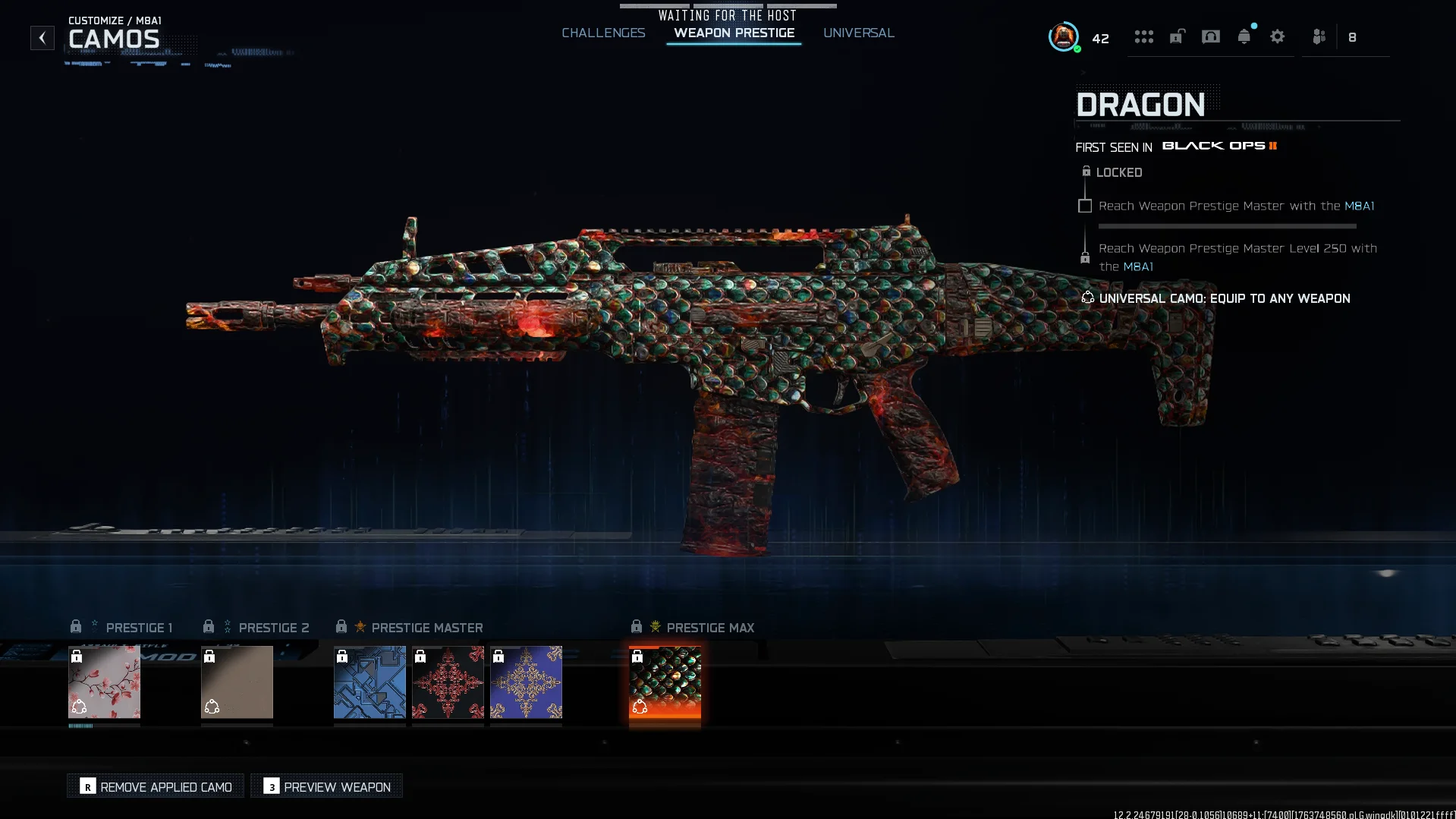
Task: Switch to the Challenges tab
Action: [x=603, y=33]
